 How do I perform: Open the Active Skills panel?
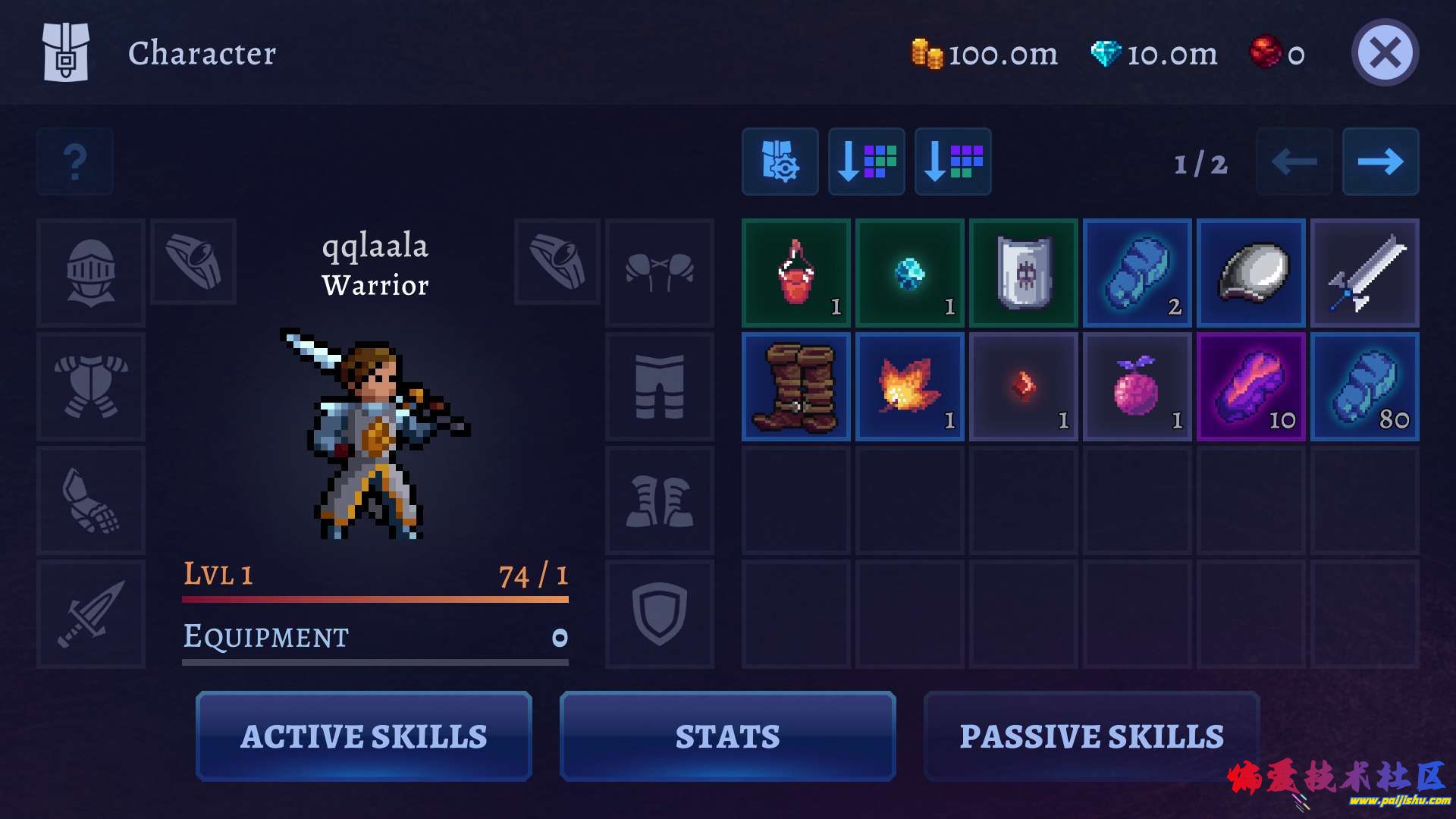364,736
